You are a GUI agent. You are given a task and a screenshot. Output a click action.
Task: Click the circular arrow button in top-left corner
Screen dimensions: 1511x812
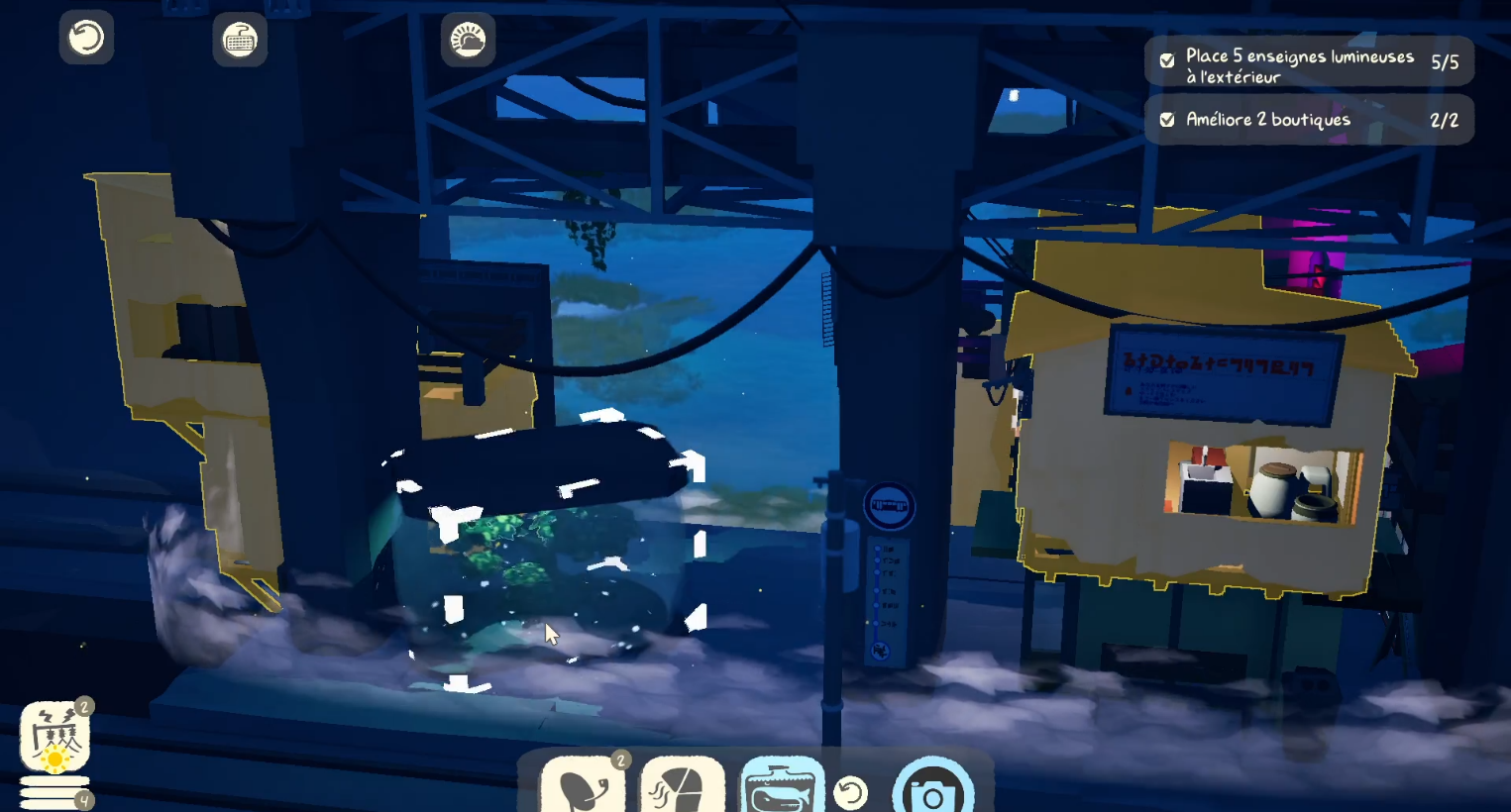[x=86, y=39]
